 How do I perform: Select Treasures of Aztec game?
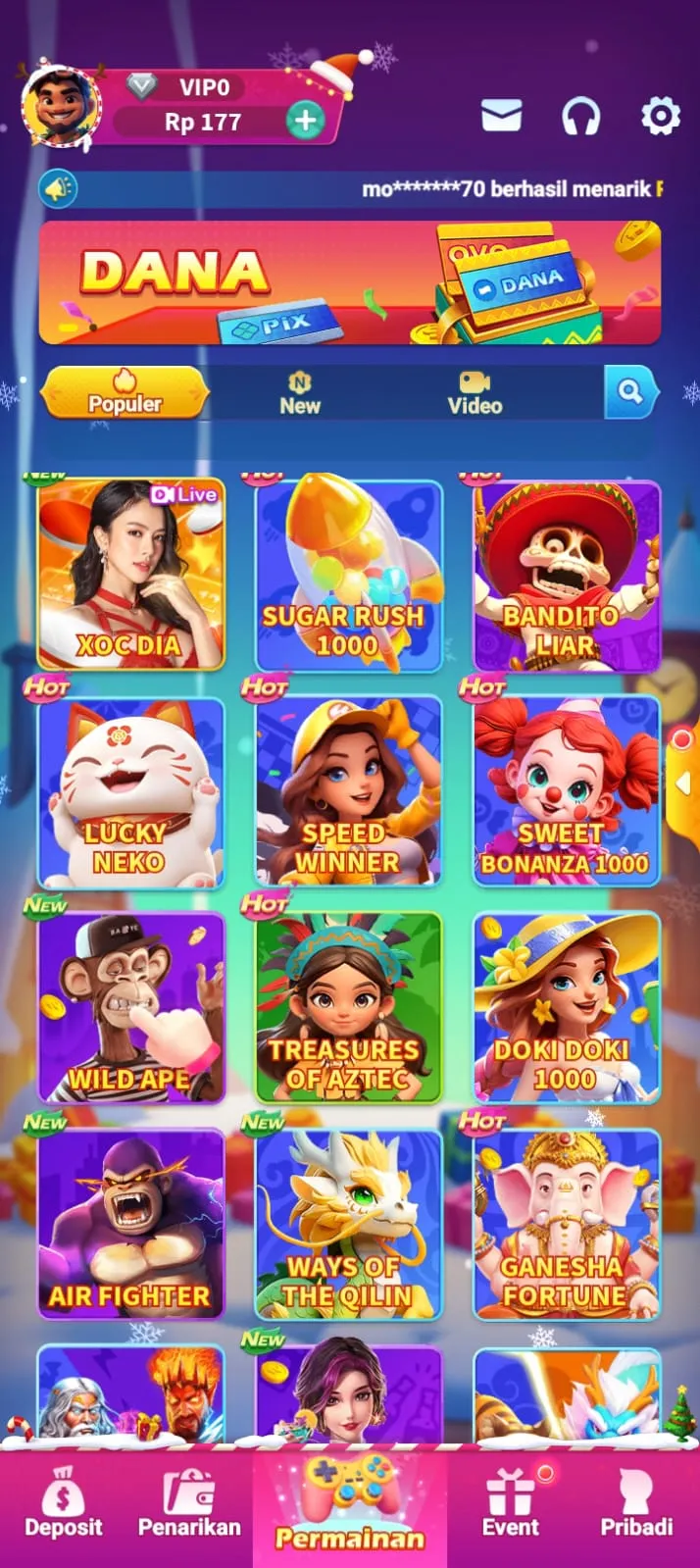click(x=348, y=1008)
